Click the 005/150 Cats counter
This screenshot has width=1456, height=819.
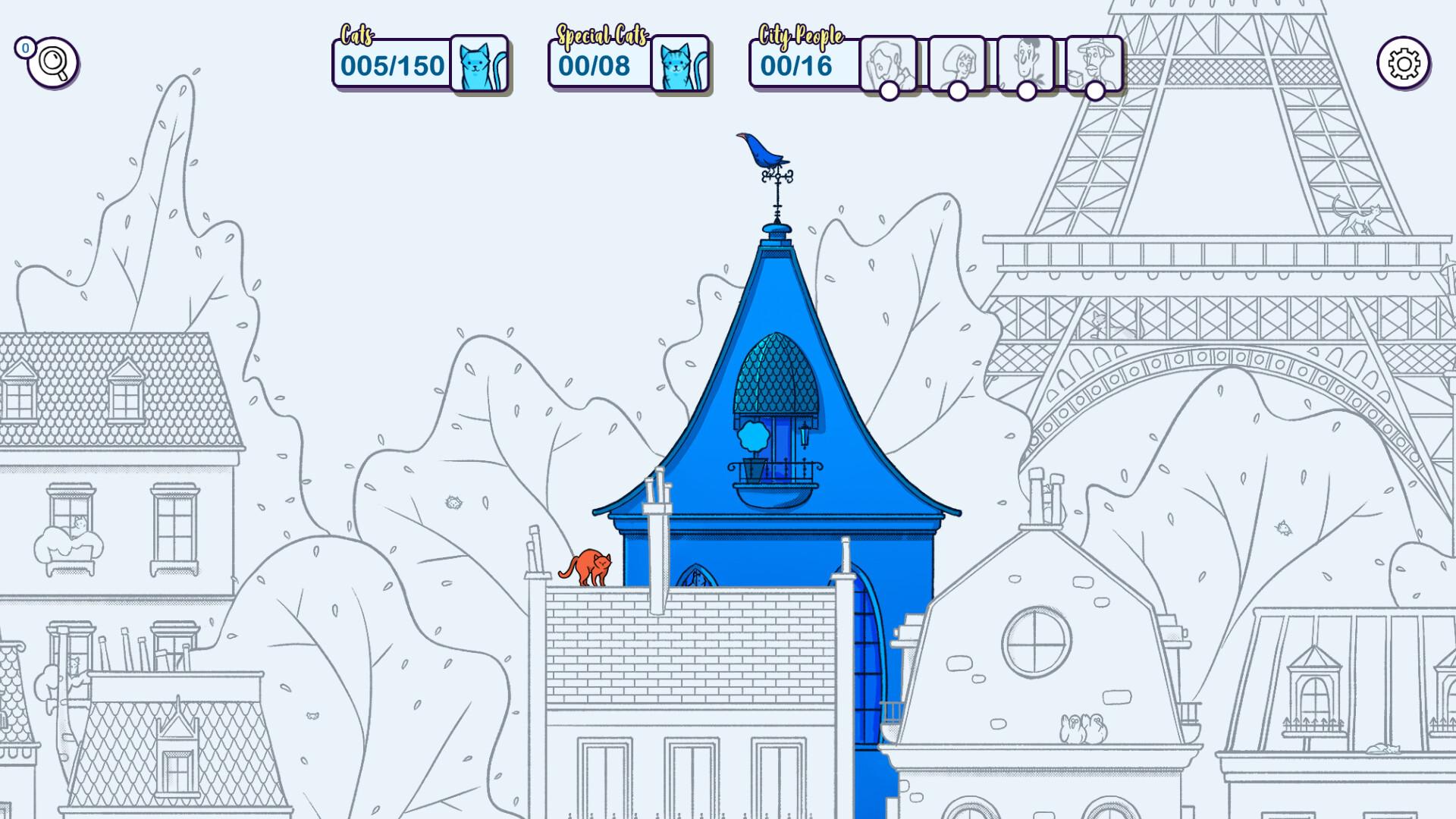pyautogui.click(x=392, y=66)
